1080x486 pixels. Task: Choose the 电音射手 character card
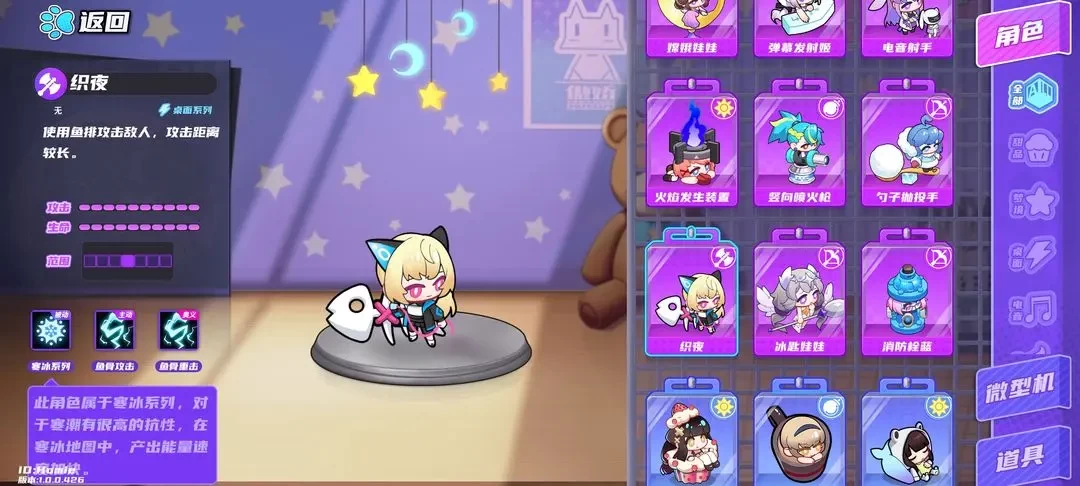pos(906,25)
